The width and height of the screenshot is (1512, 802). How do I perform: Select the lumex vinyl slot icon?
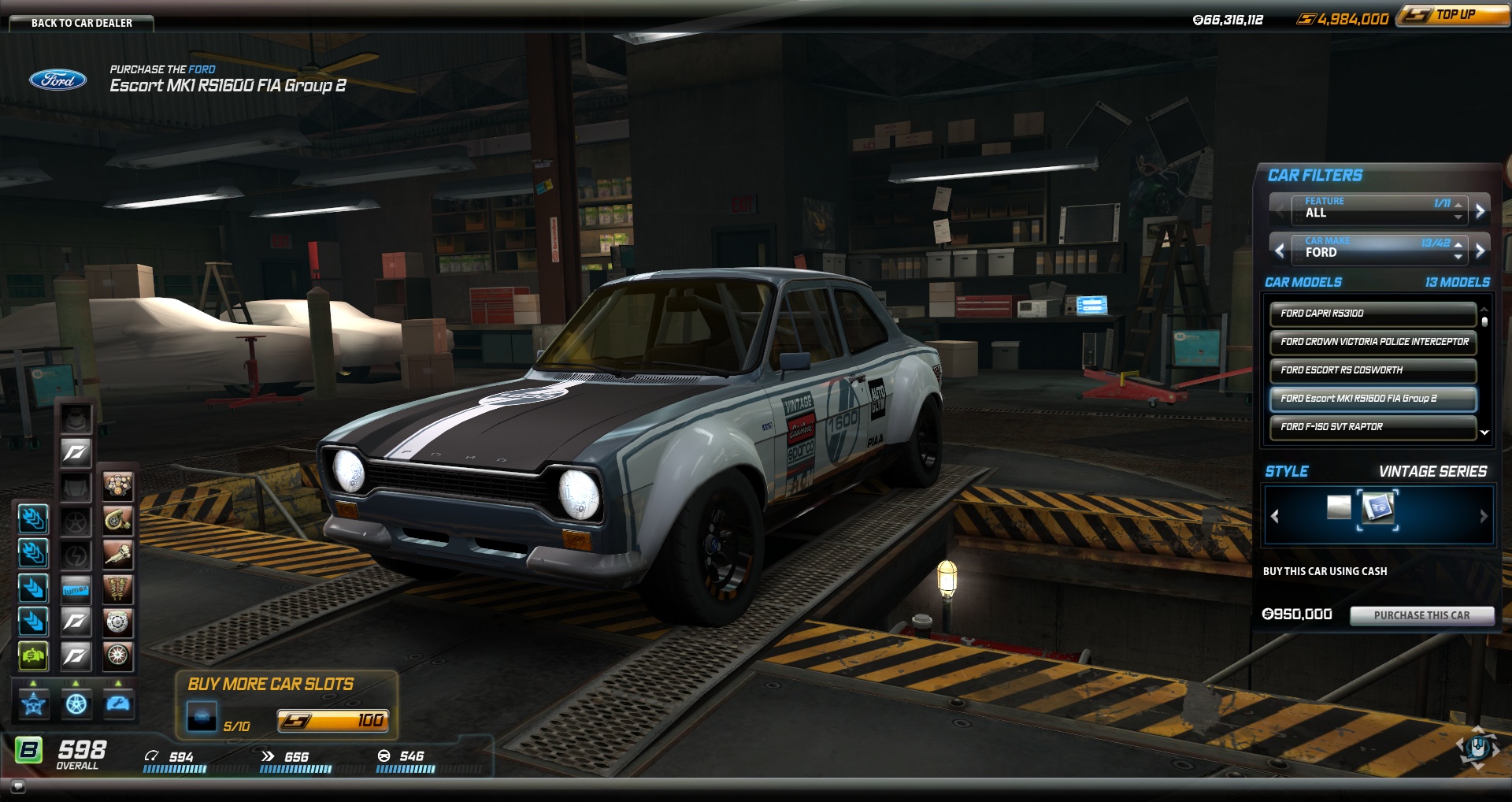tap(76, 589)
